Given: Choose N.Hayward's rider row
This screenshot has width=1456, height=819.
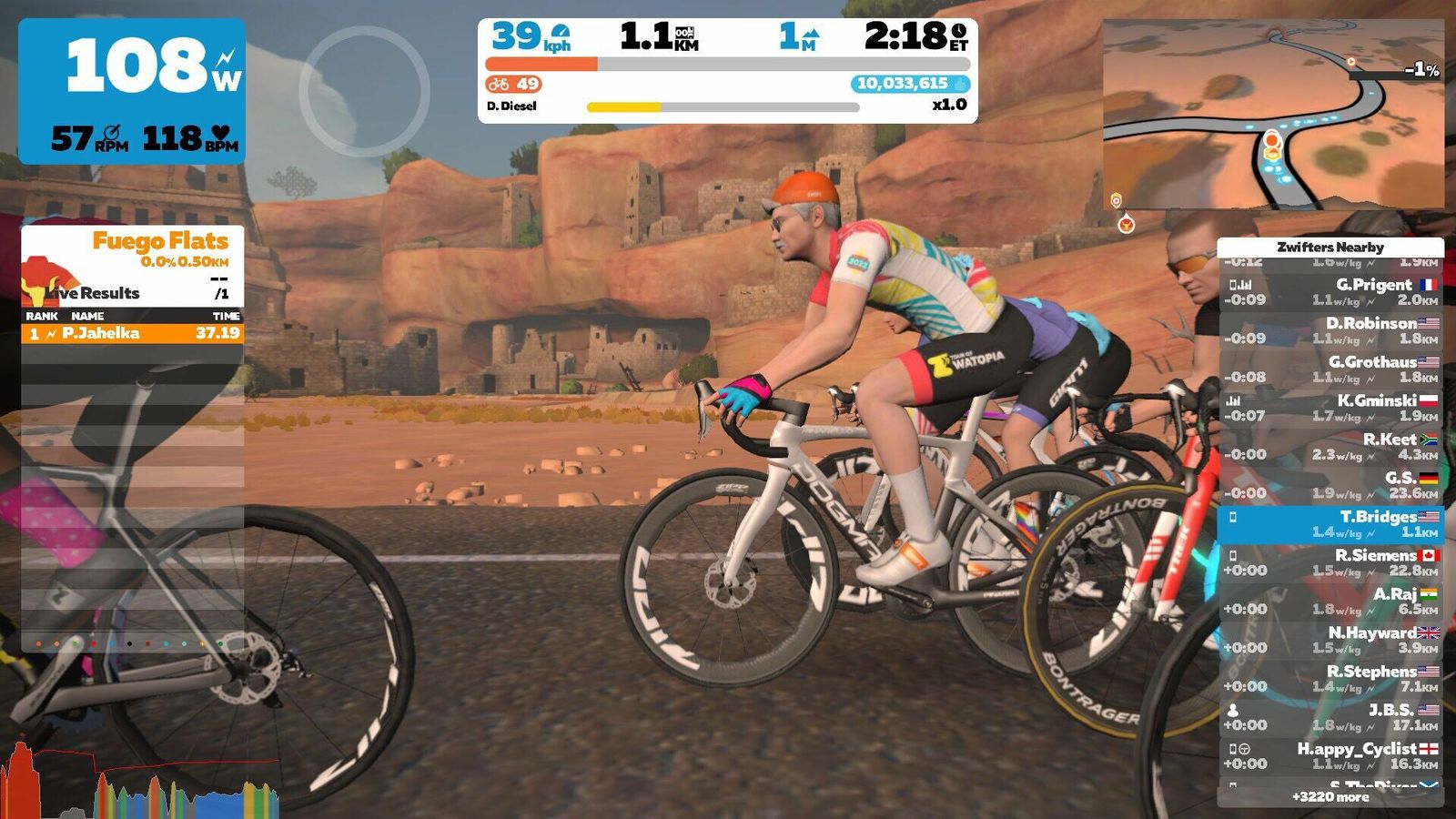Looking at the screenshot, I should tap(1330, 640).
